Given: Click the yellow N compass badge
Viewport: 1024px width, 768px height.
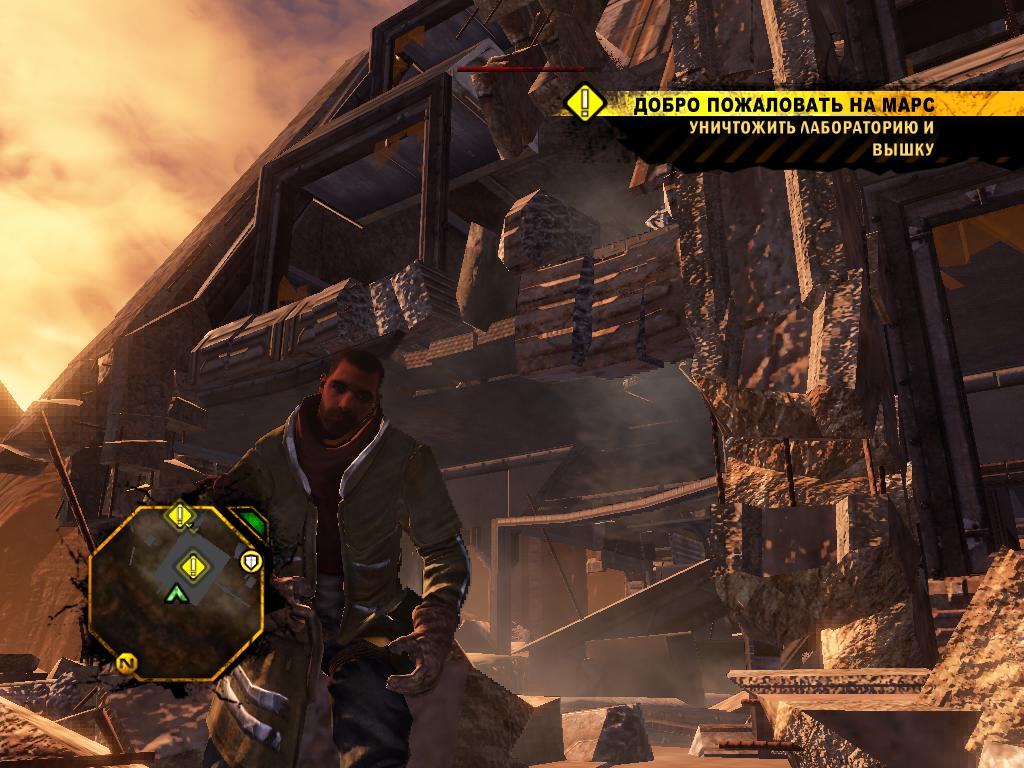Looking at the screenshot, I should (x=127, y=662).
